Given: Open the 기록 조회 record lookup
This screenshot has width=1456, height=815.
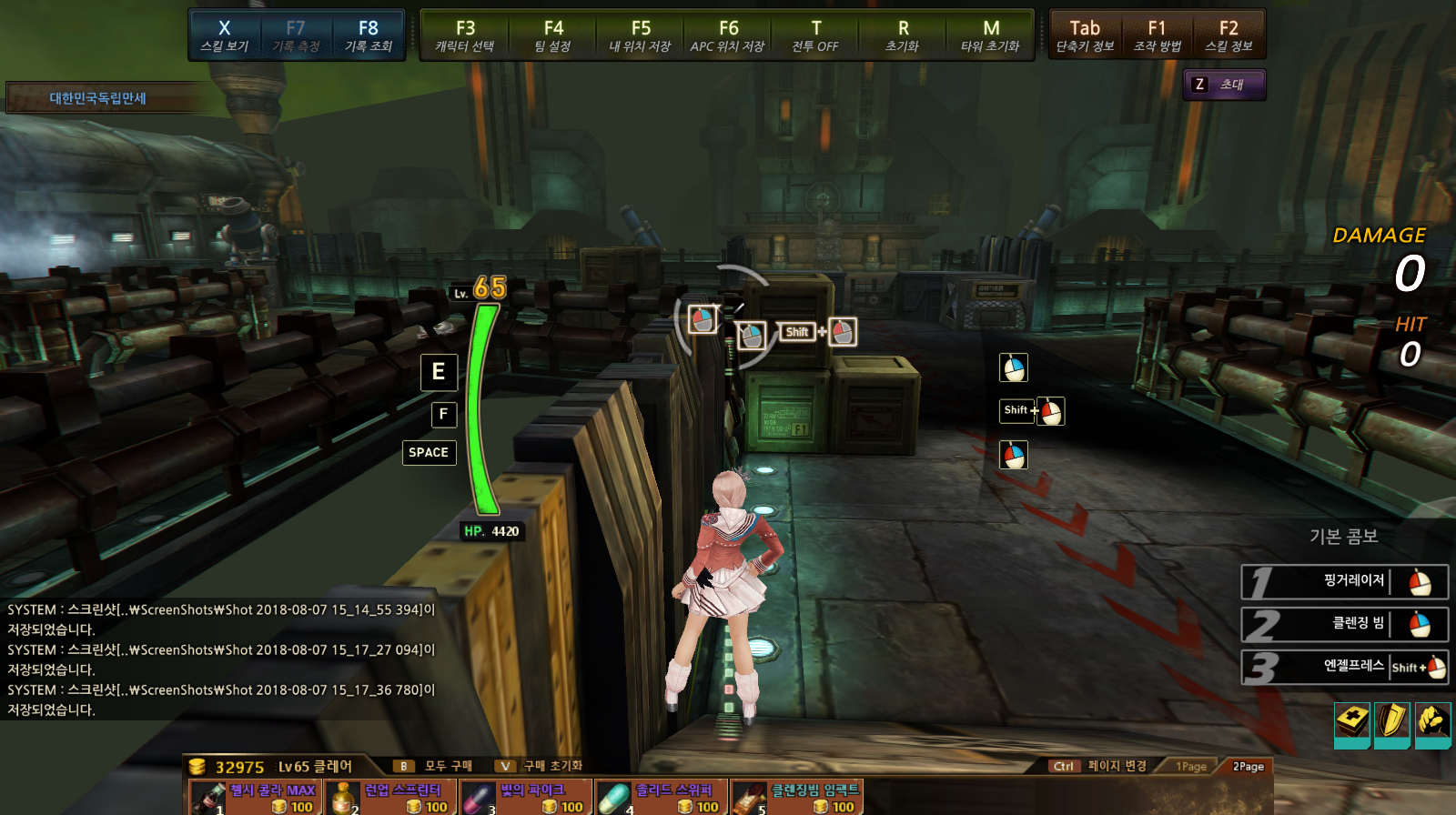Looking at the screenshot, I should tap(368, 35).
